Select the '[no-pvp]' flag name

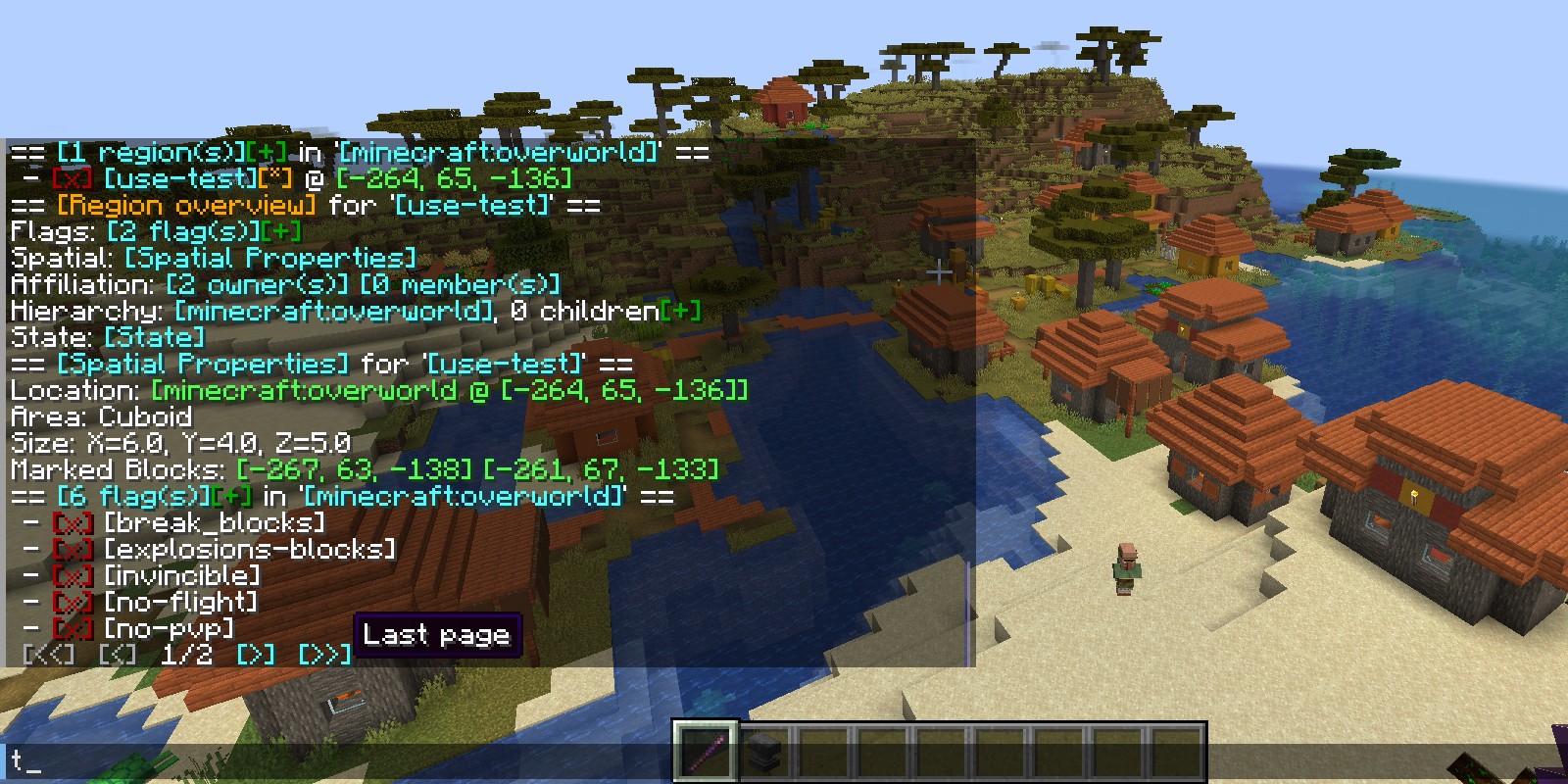169,629
